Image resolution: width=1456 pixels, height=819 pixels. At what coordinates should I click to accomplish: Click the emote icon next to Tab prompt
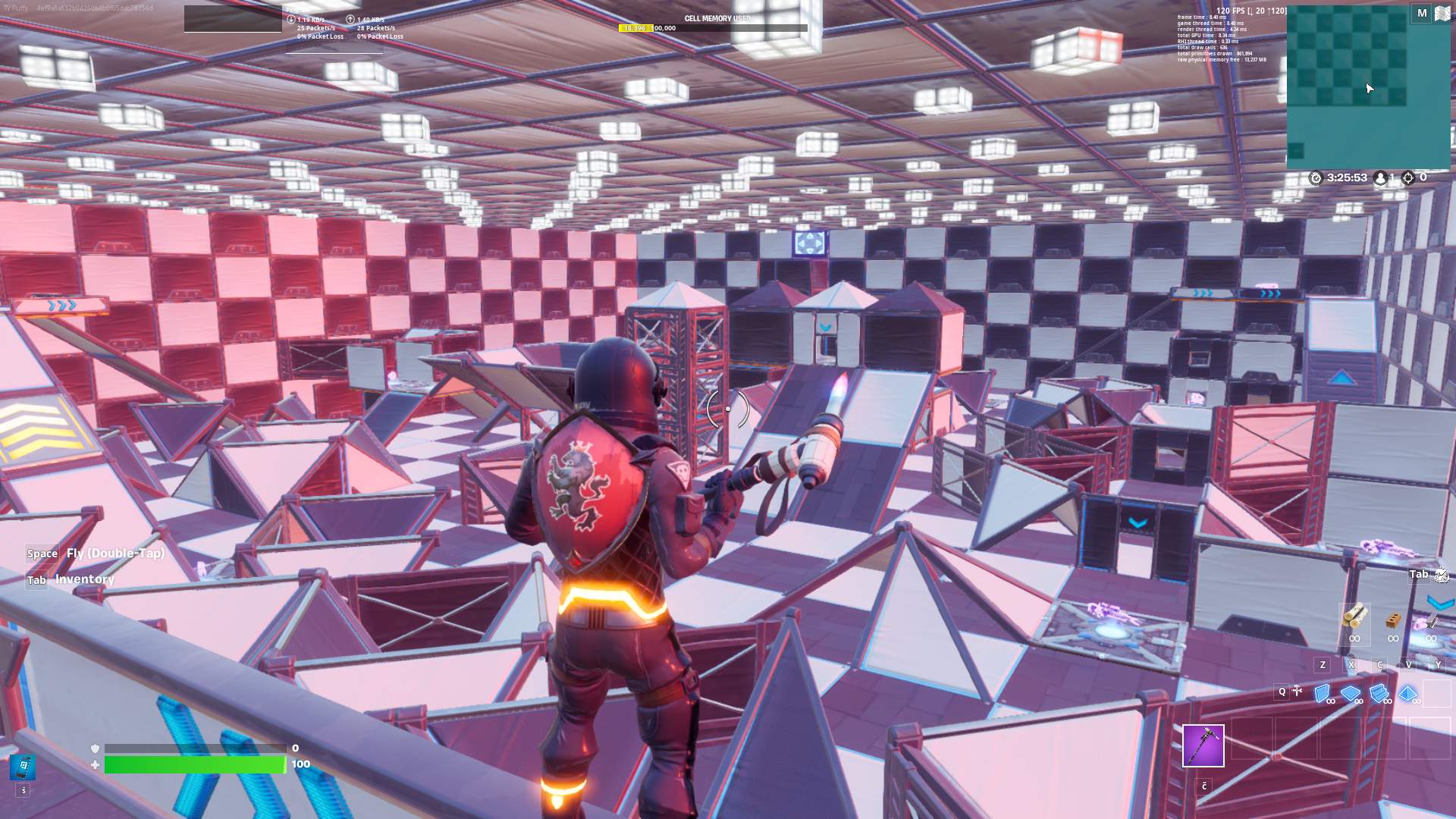coord(1440,575)
